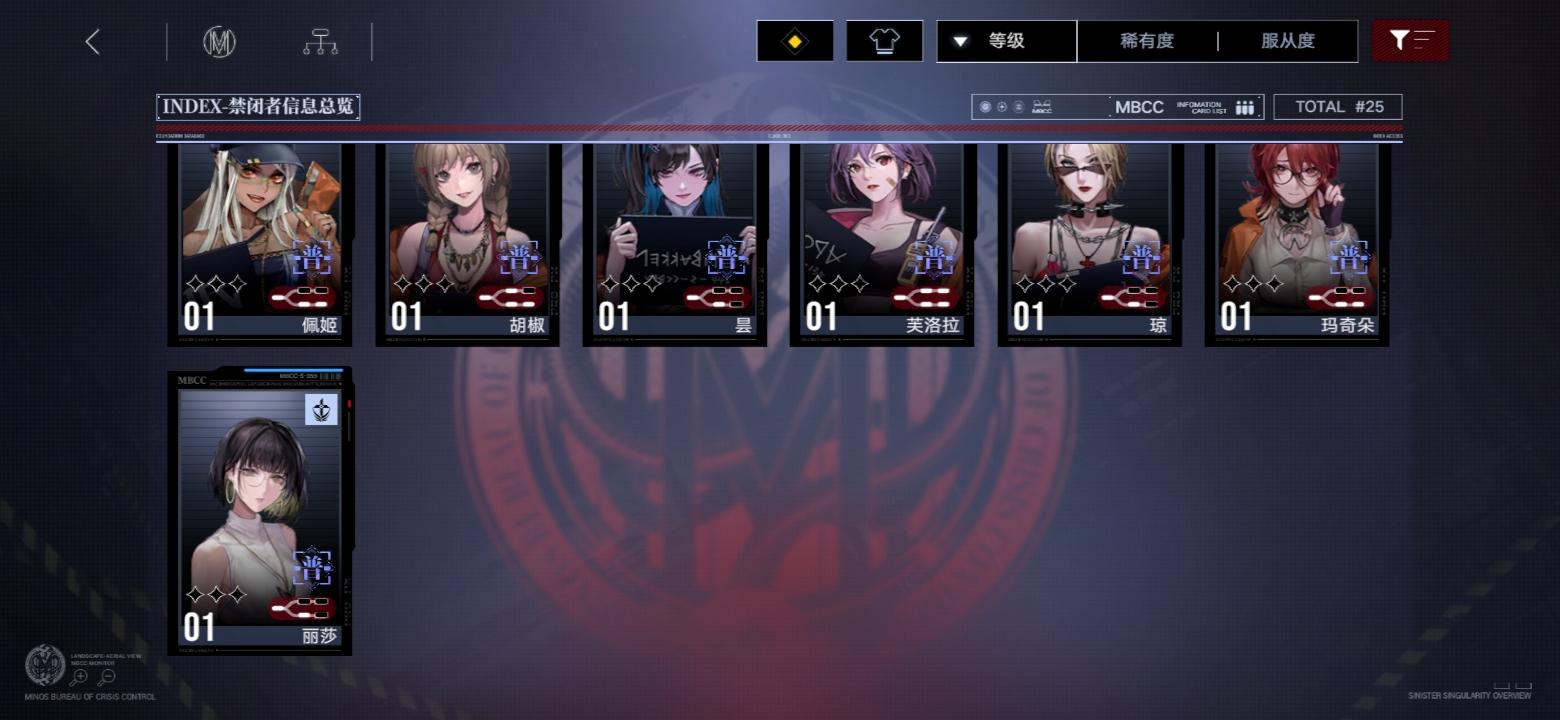The height and width of the screenshot is (720, 1560).
Task: Select the yellow diamond currency icon
Action: click(794, 40)
